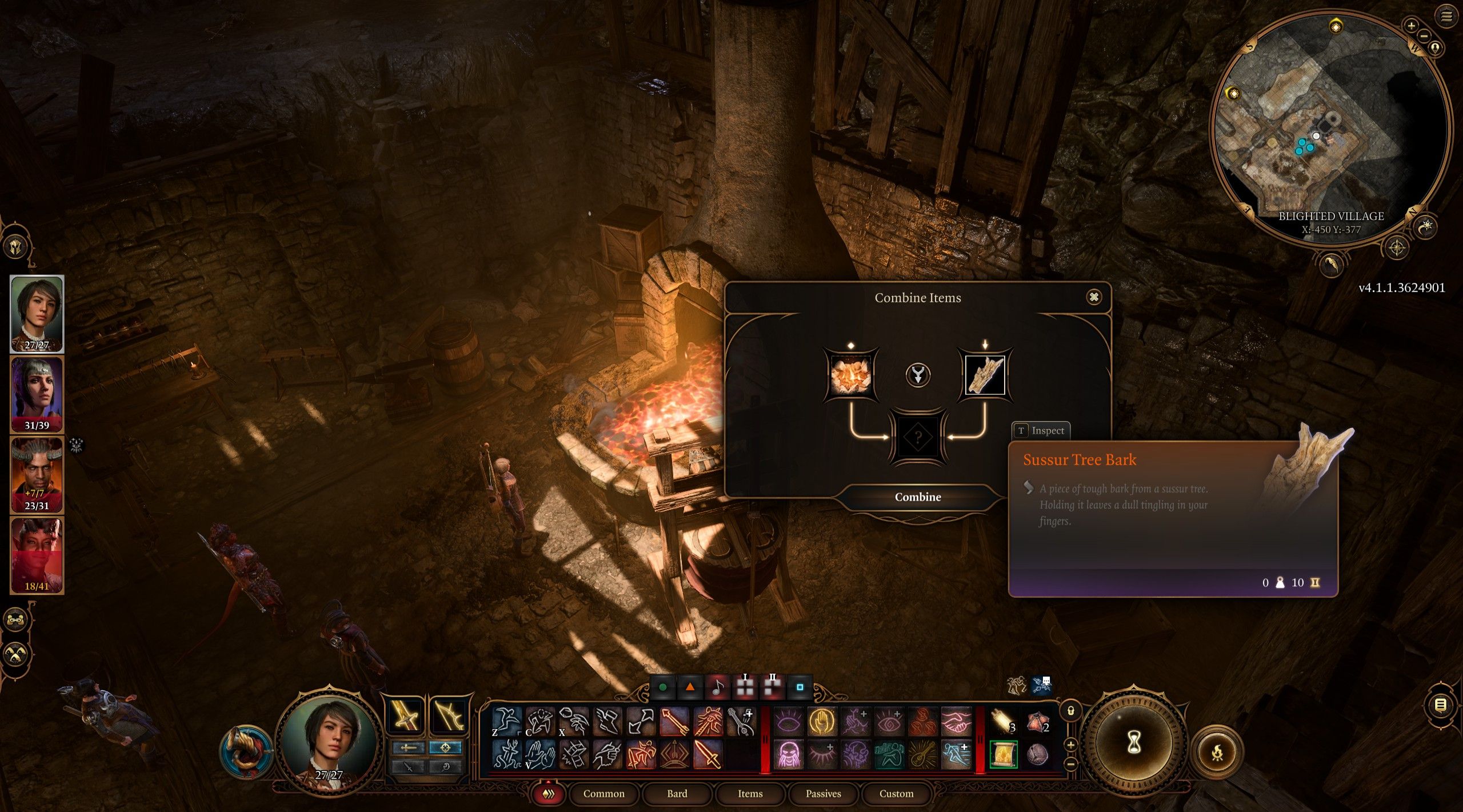Select the musical note hotbar marker
1463x812 pixels.
coord(717,688)
